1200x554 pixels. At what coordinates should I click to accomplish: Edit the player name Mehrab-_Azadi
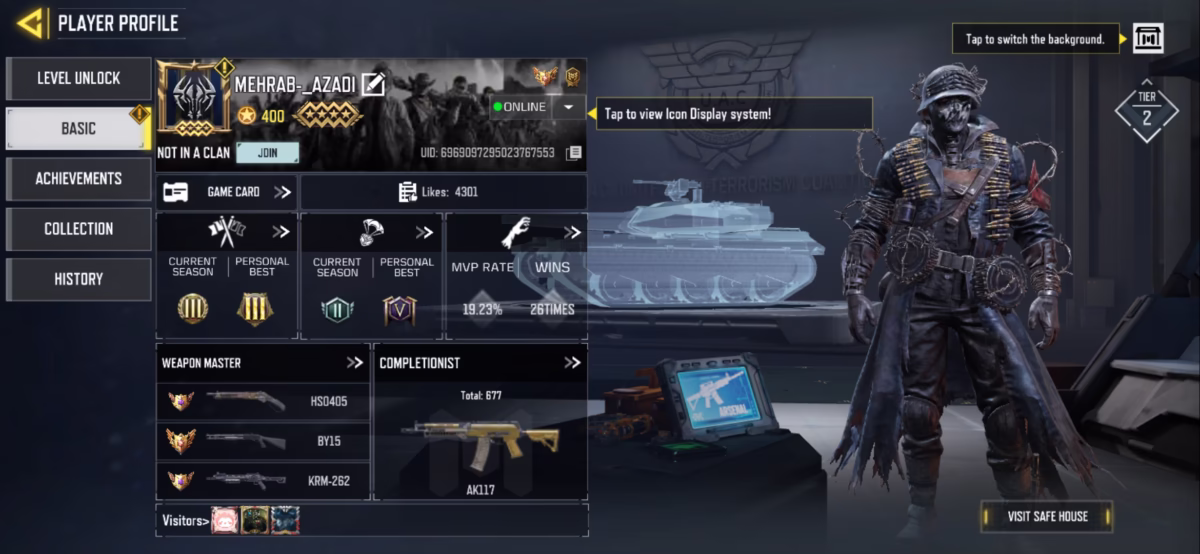pos(373,85)
